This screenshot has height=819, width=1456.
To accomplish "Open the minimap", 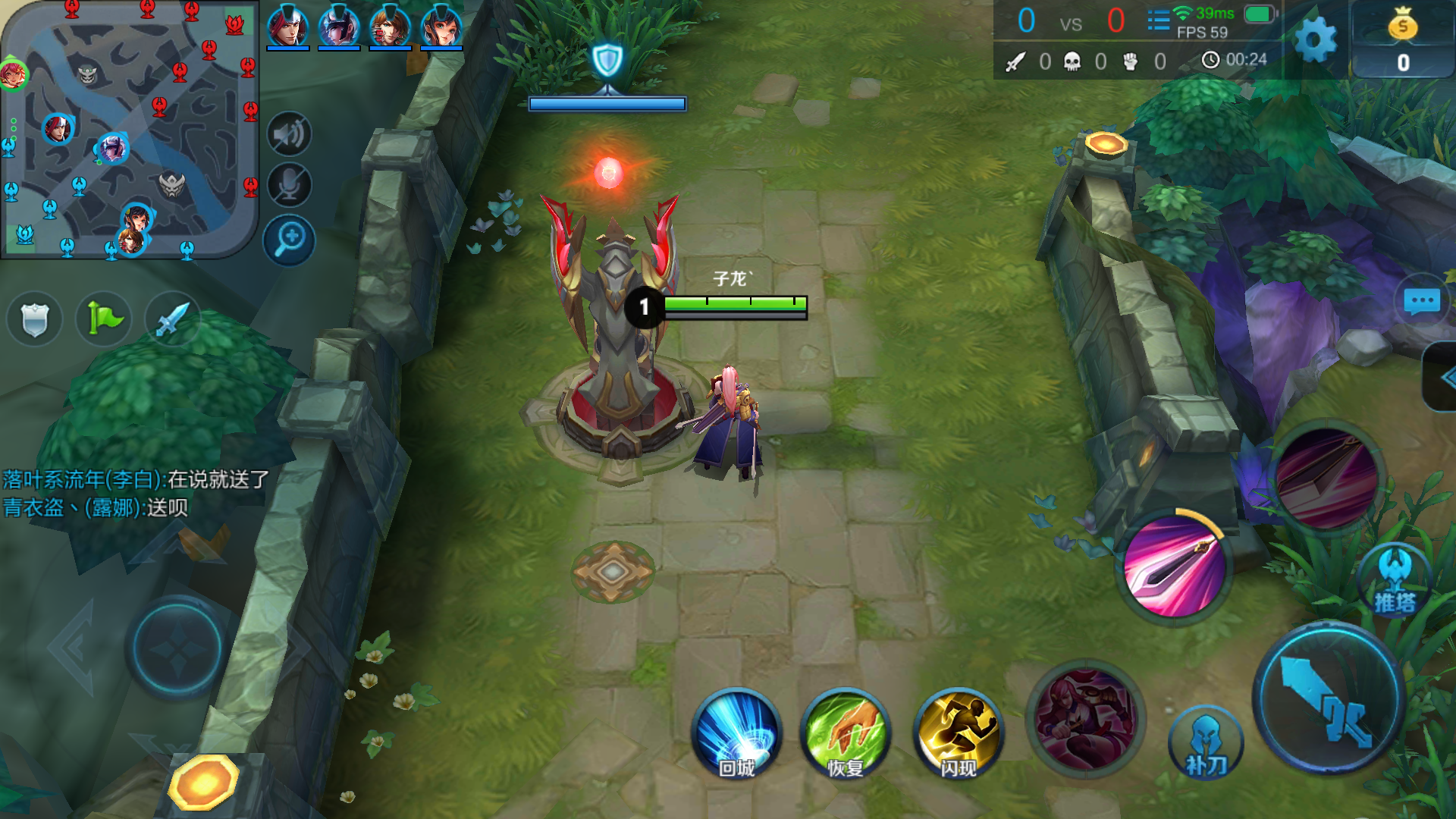I will coord(129,129).
